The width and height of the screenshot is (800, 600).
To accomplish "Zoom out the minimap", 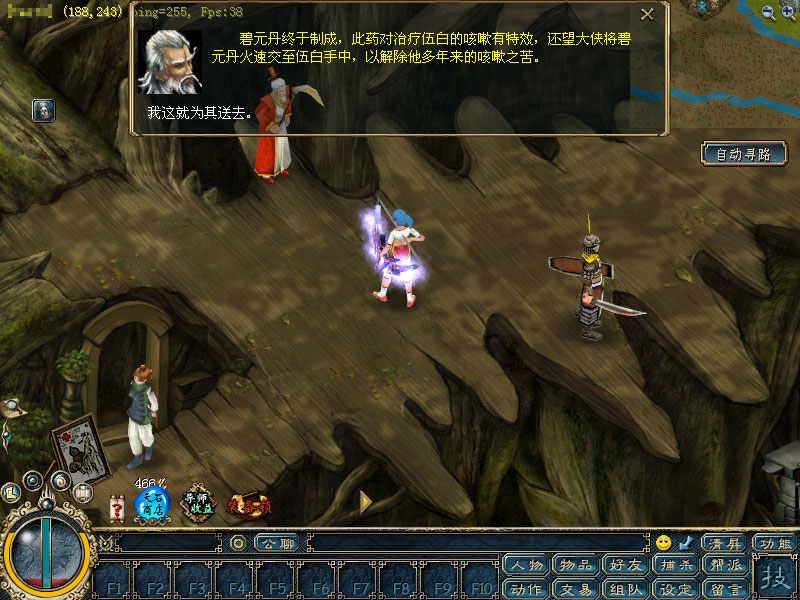I will [x=768, y=12].
